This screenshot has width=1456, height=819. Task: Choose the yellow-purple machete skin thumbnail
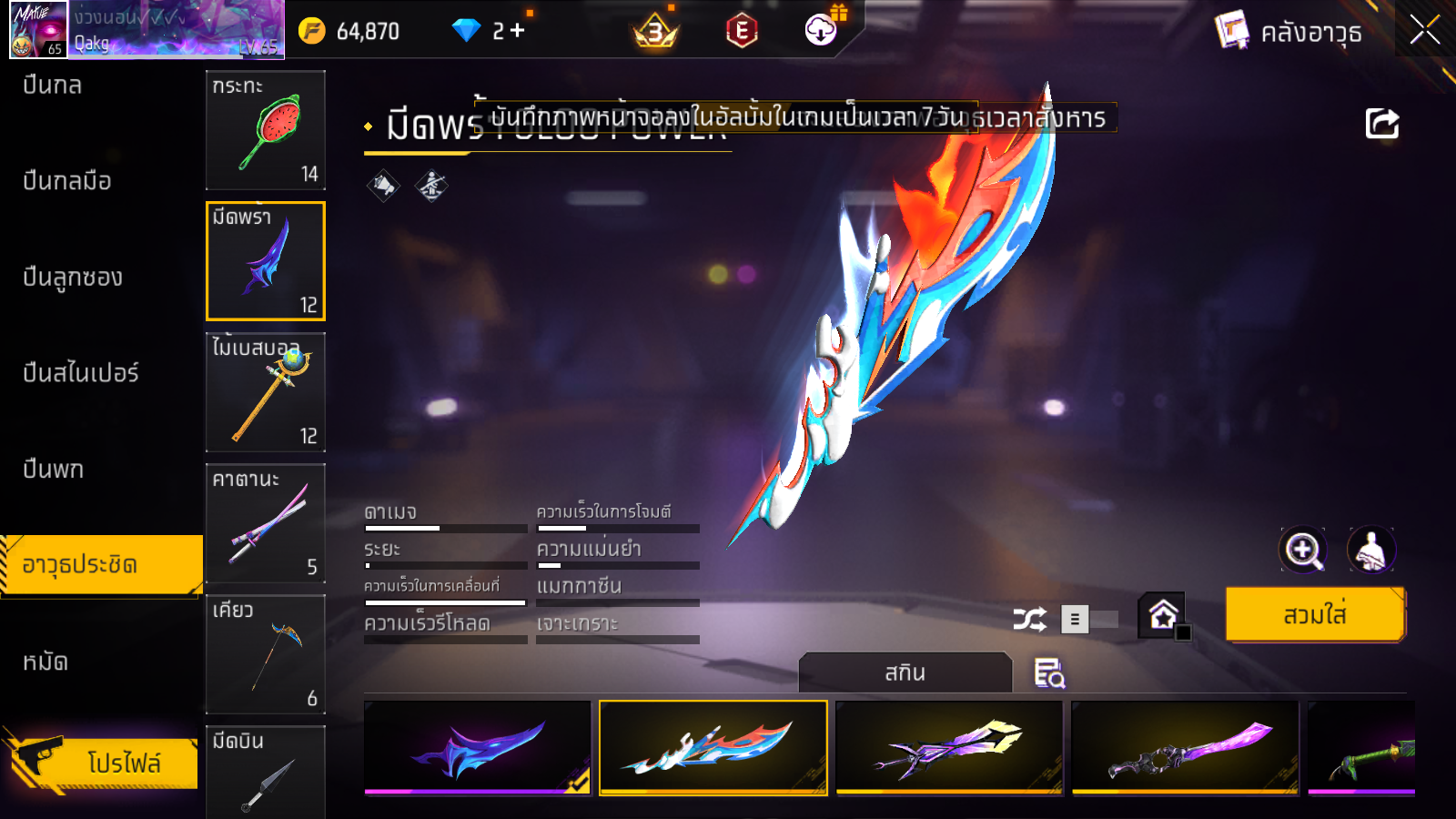tap(949, 747)
